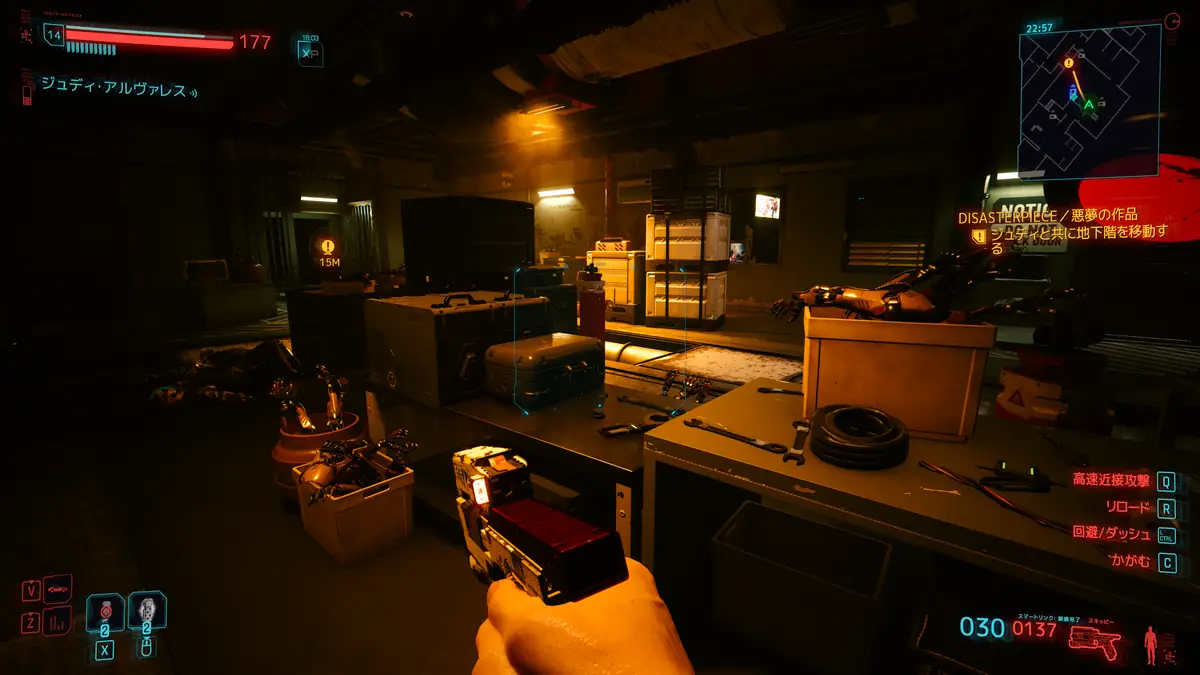Select the grenade gadget slot
The width and height of the screenshot is (1200, 675).
(x=147, y=610)
